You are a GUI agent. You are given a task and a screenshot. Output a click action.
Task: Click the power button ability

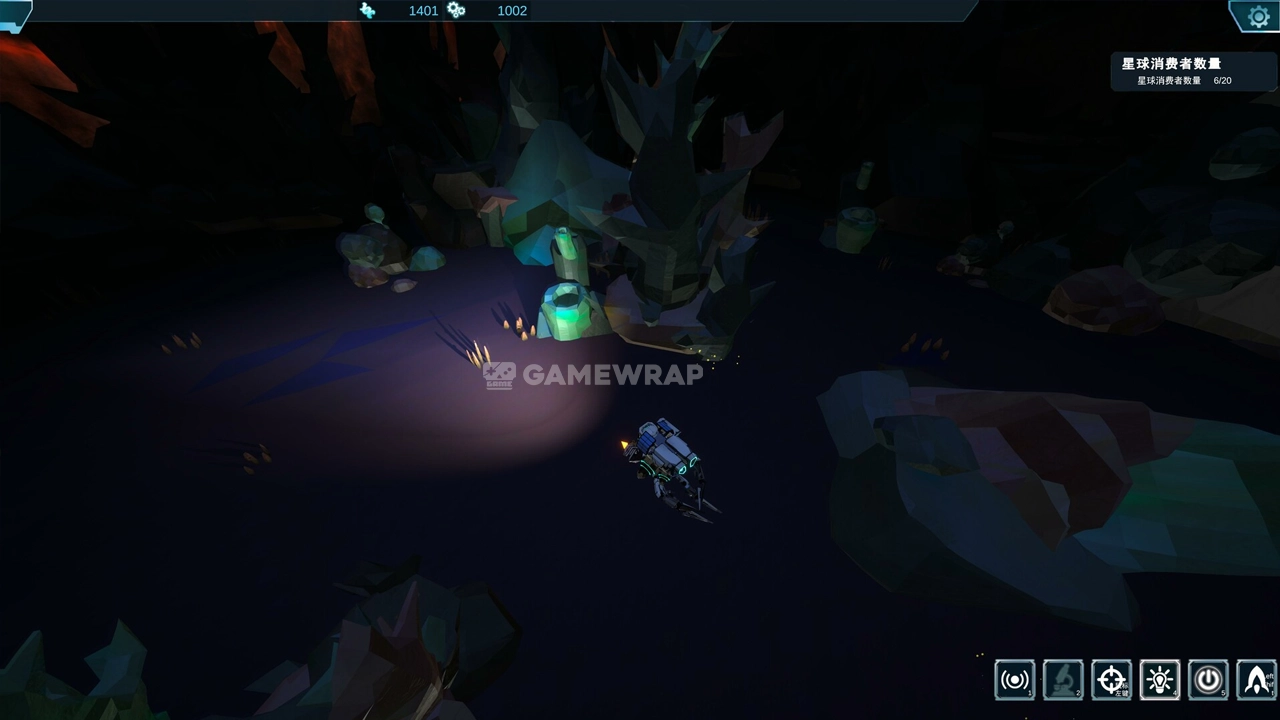(x=1208, y=680)
